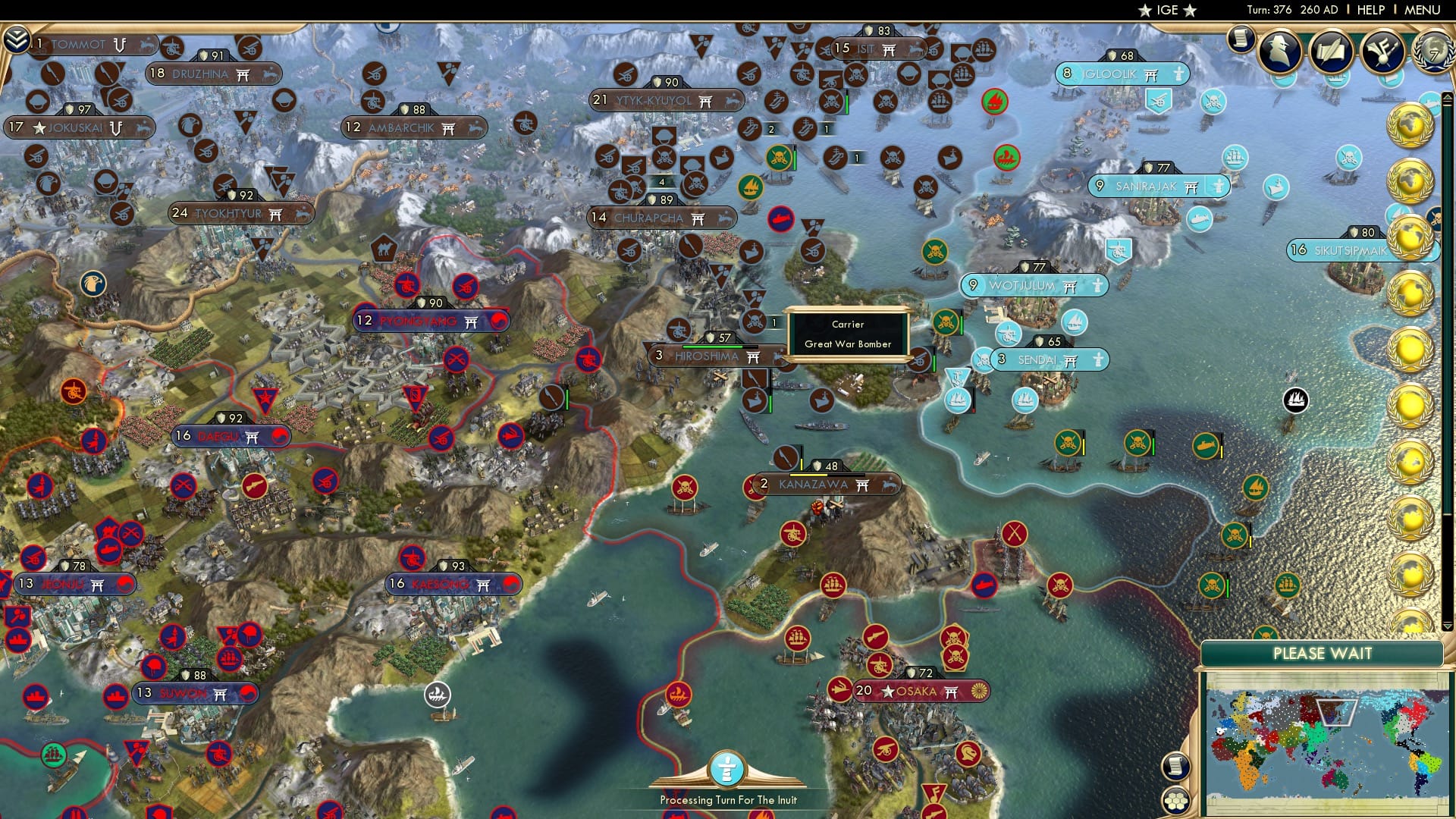Open the Culture overview icon

point(1383,49)
